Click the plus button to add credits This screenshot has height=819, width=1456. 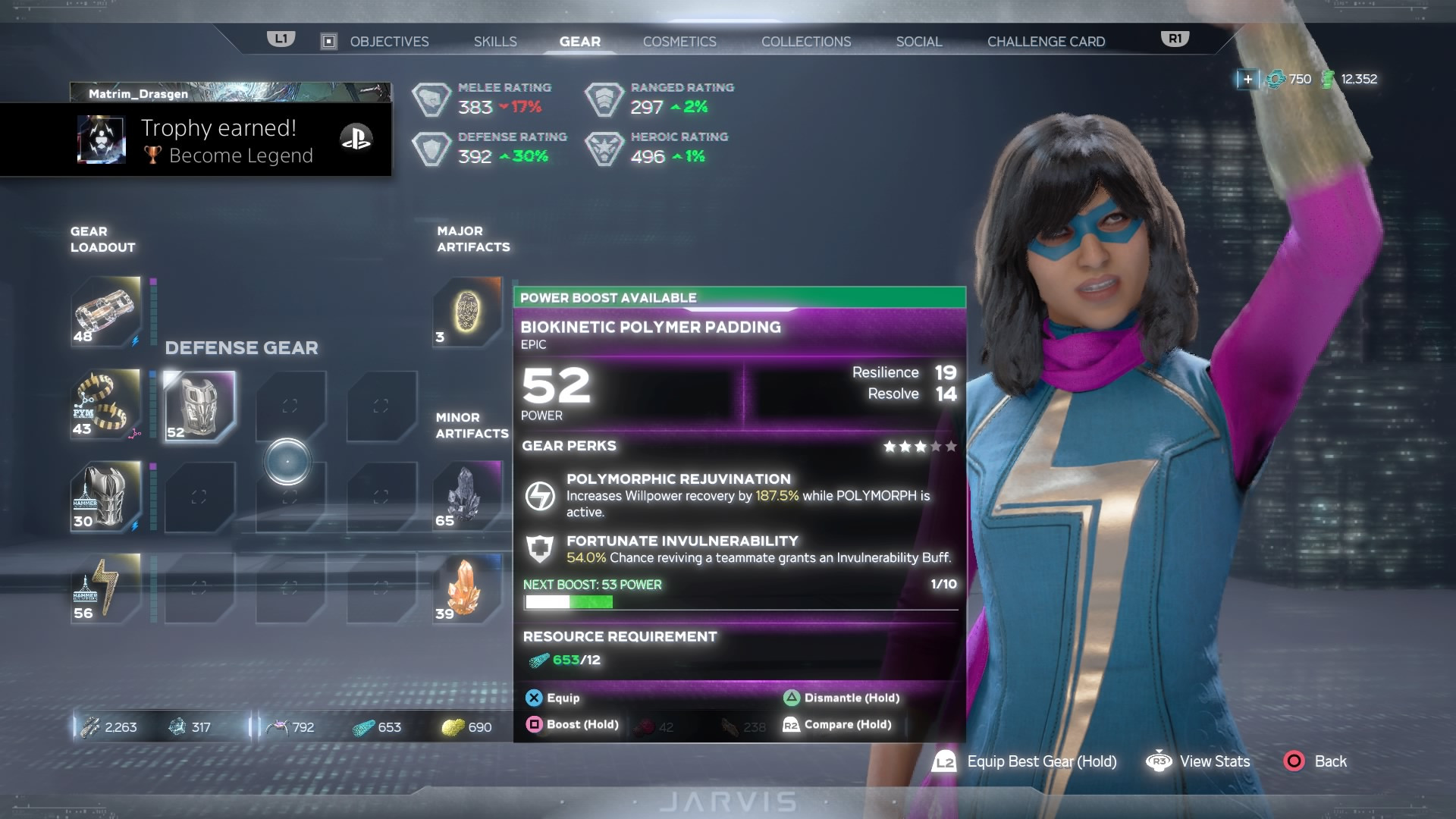(x=1247, y=79)
